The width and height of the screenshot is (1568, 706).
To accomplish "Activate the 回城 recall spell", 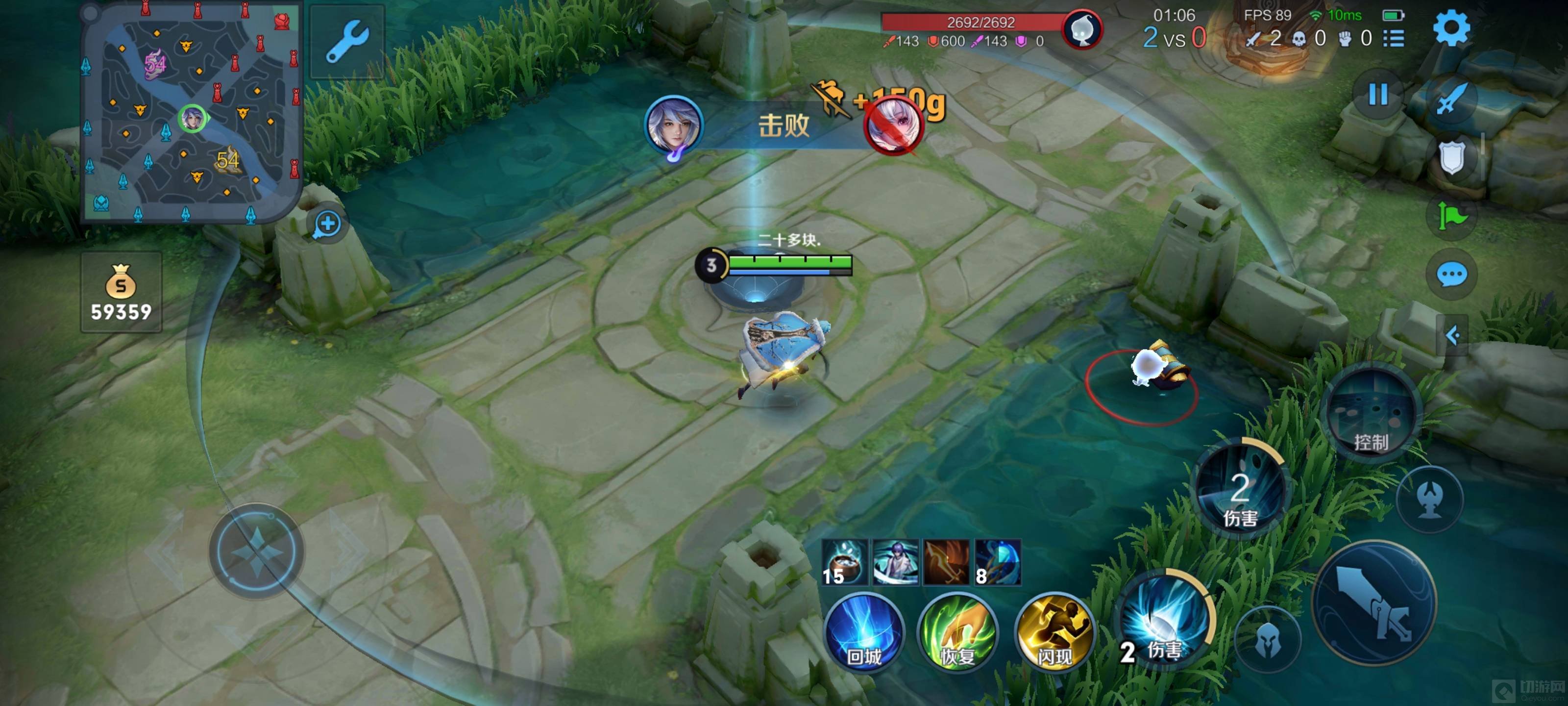I will [864, 633].
